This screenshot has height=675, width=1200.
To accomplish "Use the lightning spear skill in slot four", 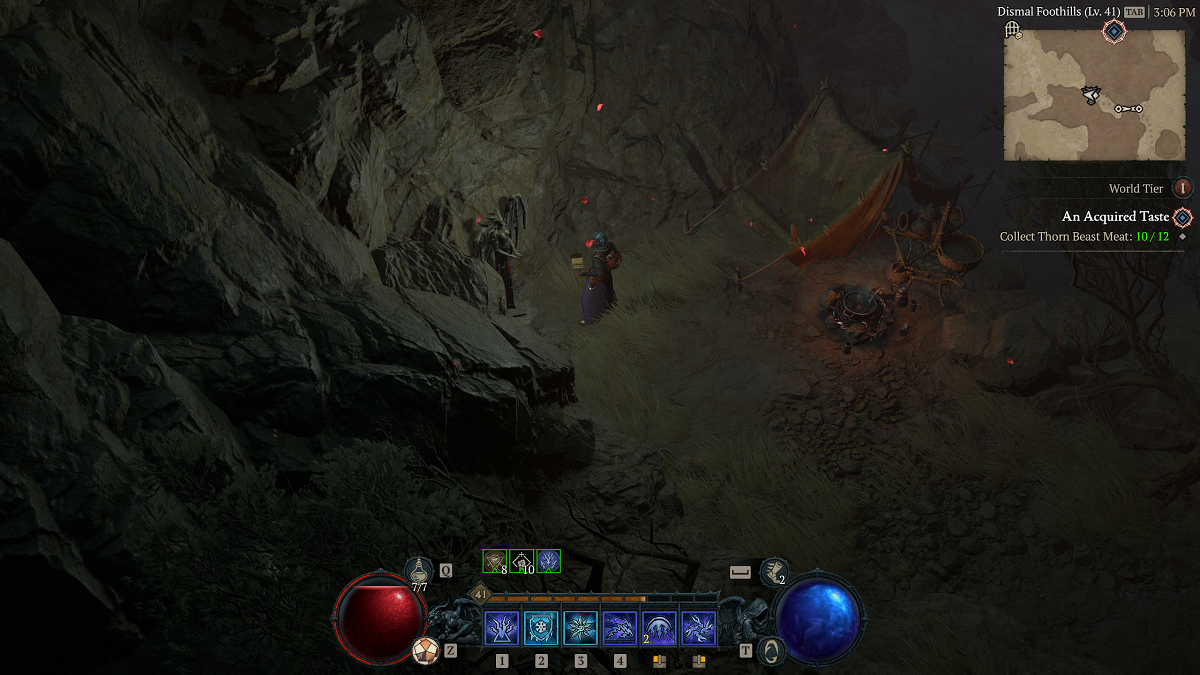I will pyautogui.click(x=620, y=628).
